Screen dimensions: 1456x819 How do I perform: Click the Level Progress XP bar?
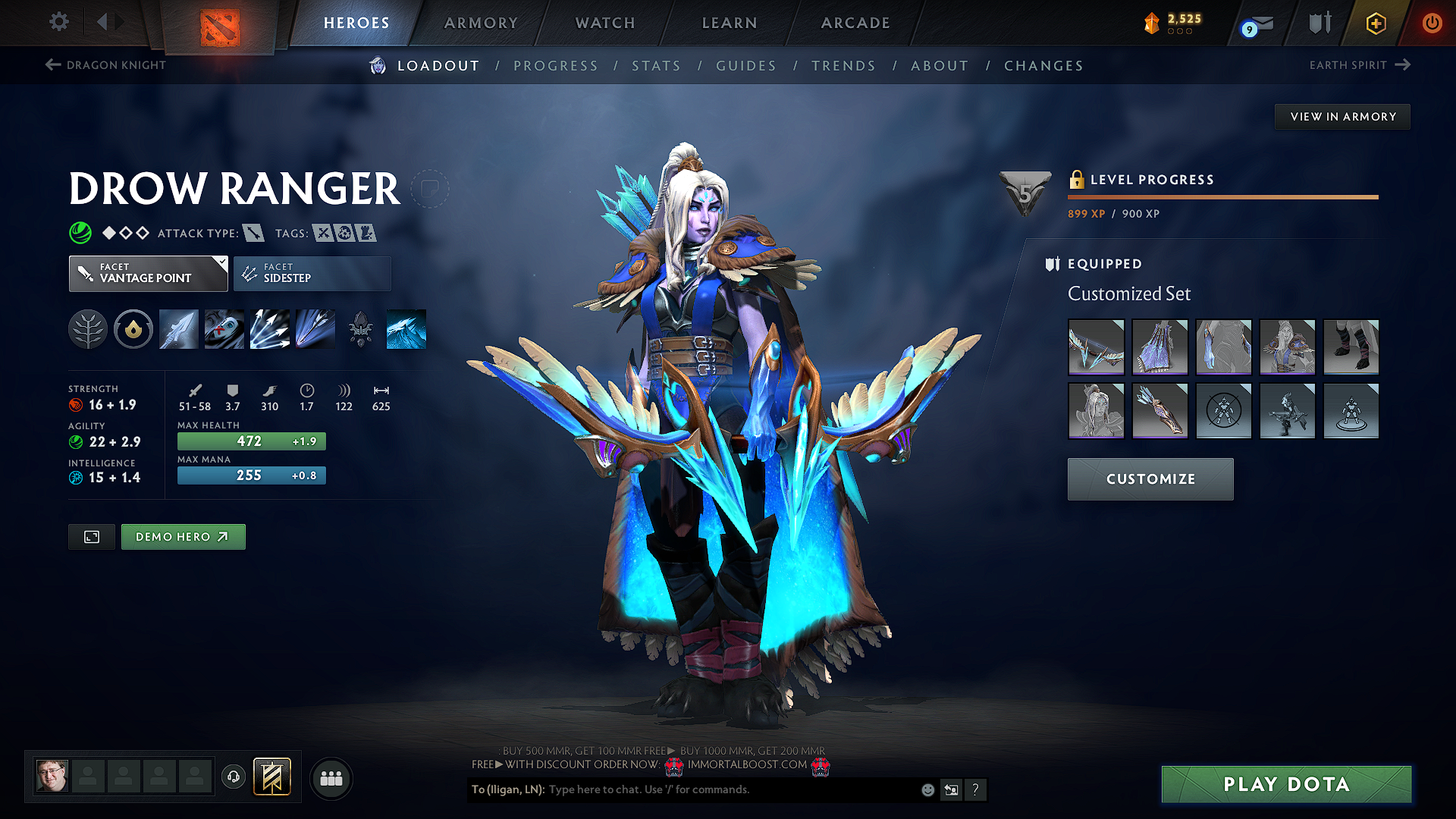[x=1222, y=196]
